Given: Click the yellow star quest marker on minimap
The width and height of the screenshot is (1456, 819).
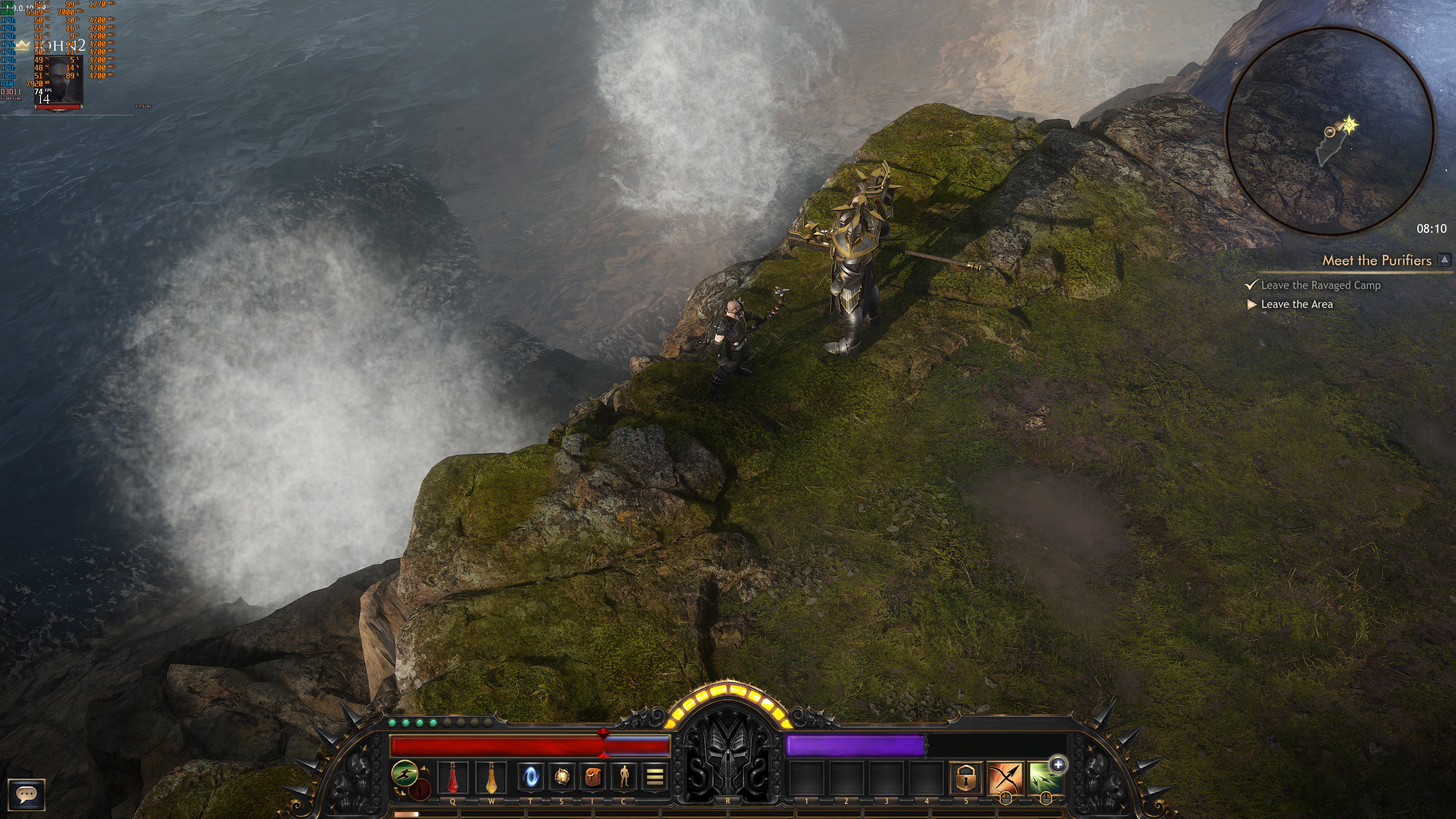Looking at the screenshot, I should pos(1350,124).
